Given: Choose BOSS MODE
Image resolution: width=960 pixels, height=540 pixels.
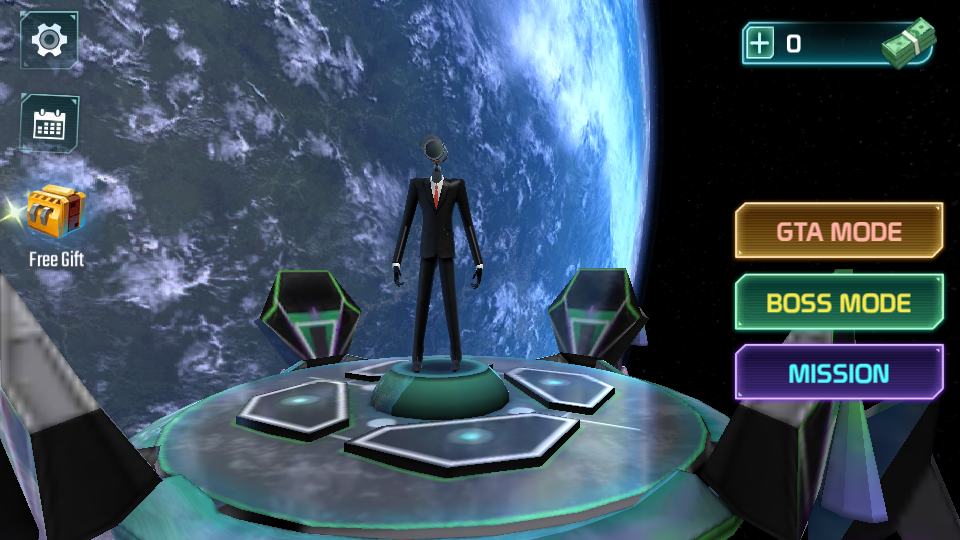Looking at the screenshot, I should [839, 302].
